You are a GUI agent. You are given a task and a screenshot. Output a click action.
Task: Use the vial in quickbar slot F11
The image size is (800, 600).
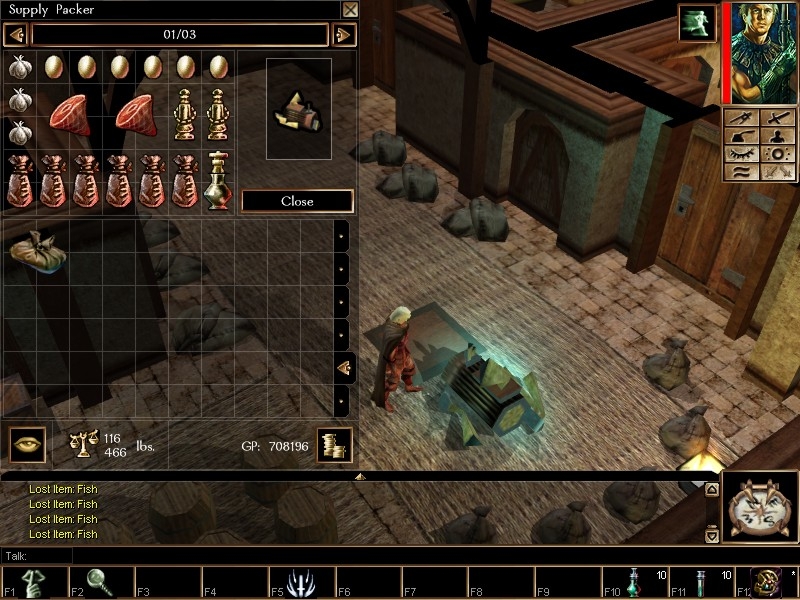(701, 583)
